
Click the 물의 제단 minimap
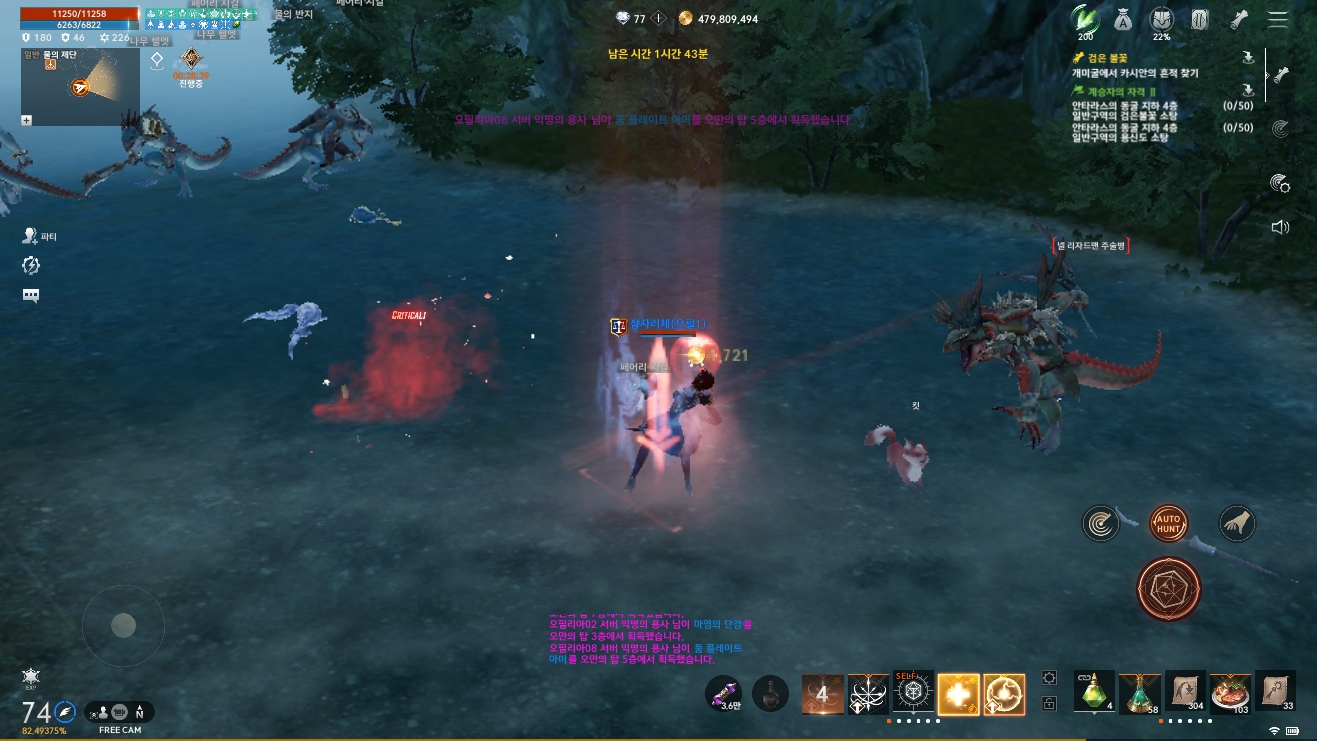pos(80,87)
